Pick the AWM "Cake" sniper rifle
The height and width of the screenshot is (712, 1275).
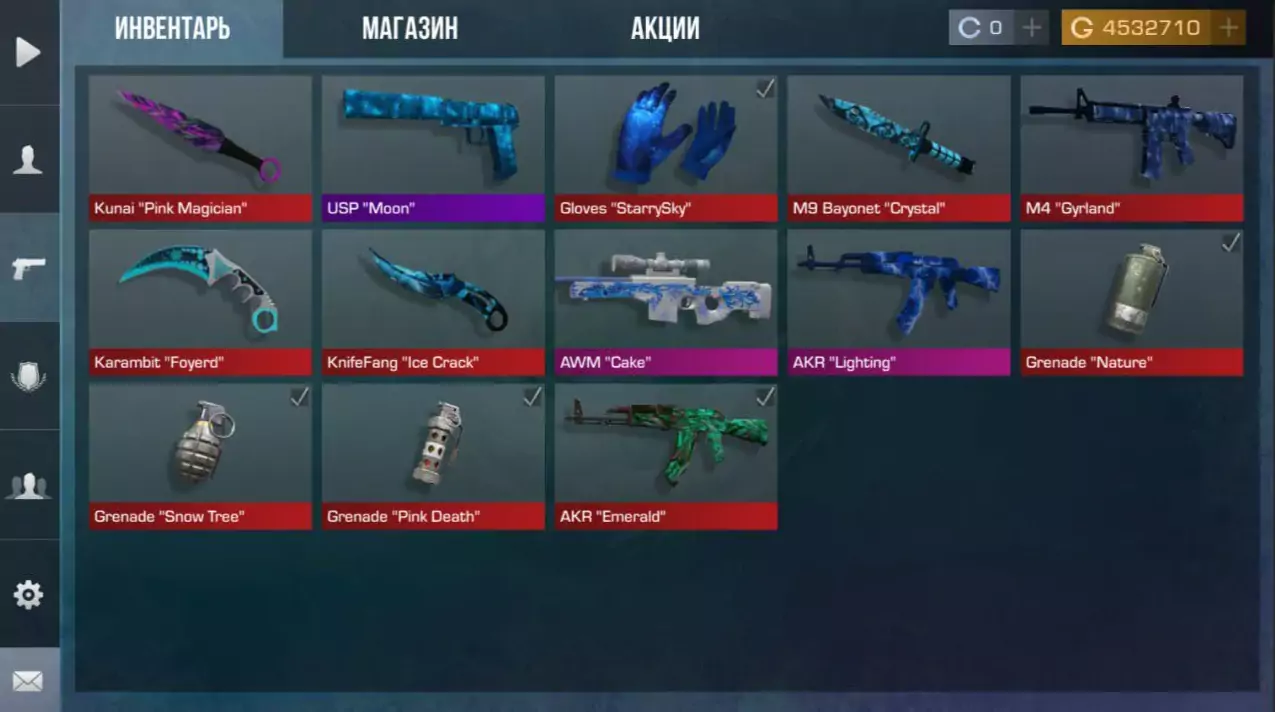(666, 302)
